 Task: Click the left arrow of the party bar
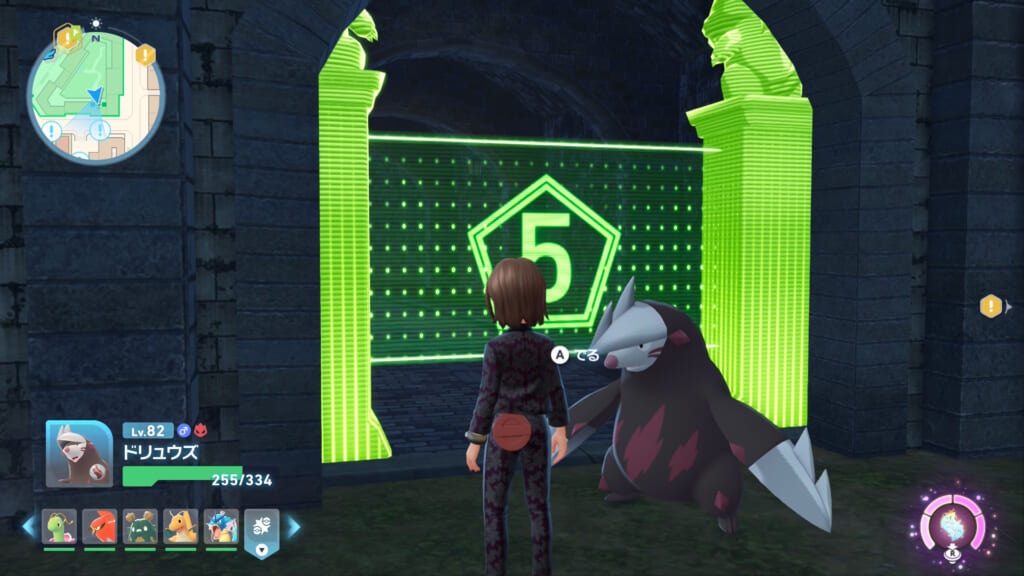(x=28, y=526)
